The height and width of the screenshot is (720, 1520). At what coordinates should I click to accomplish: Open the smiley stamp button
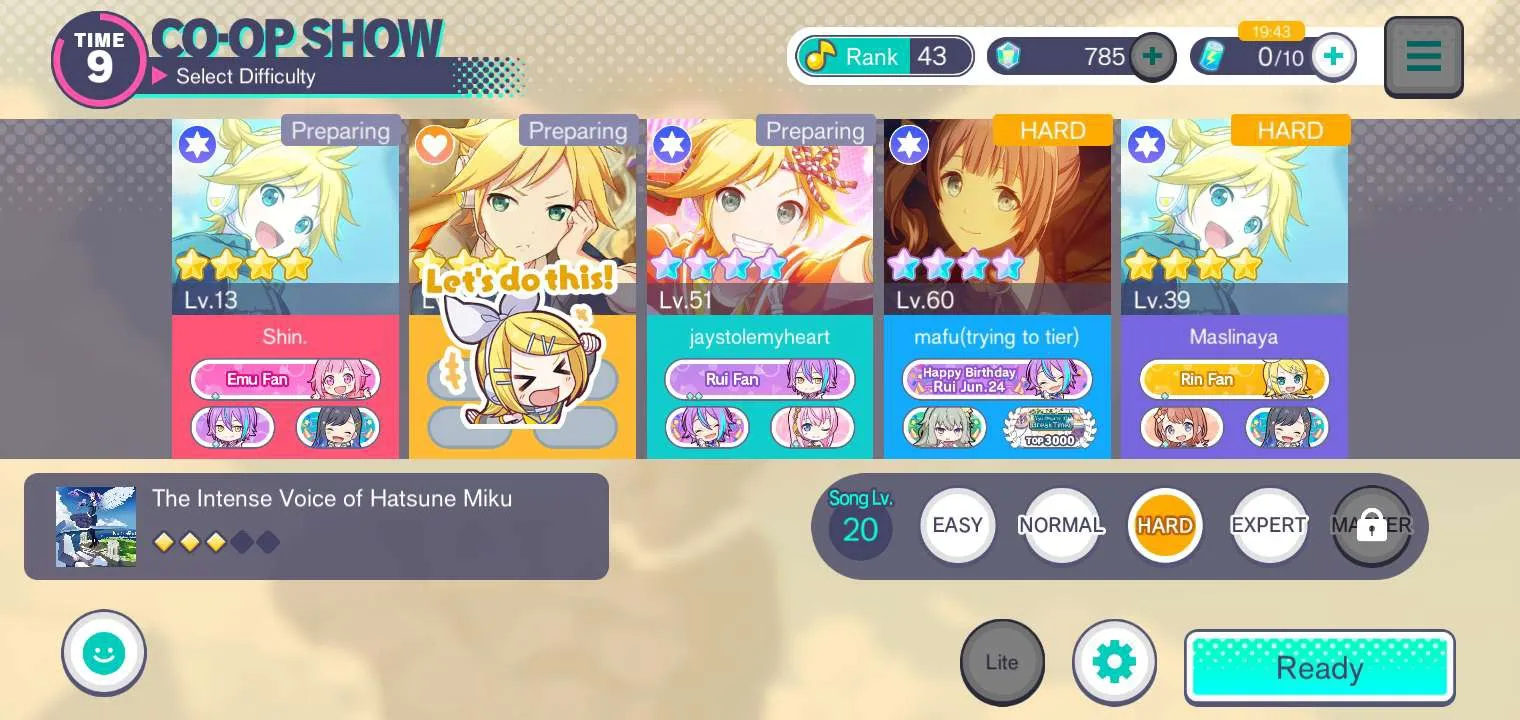(x=104, y=654)
